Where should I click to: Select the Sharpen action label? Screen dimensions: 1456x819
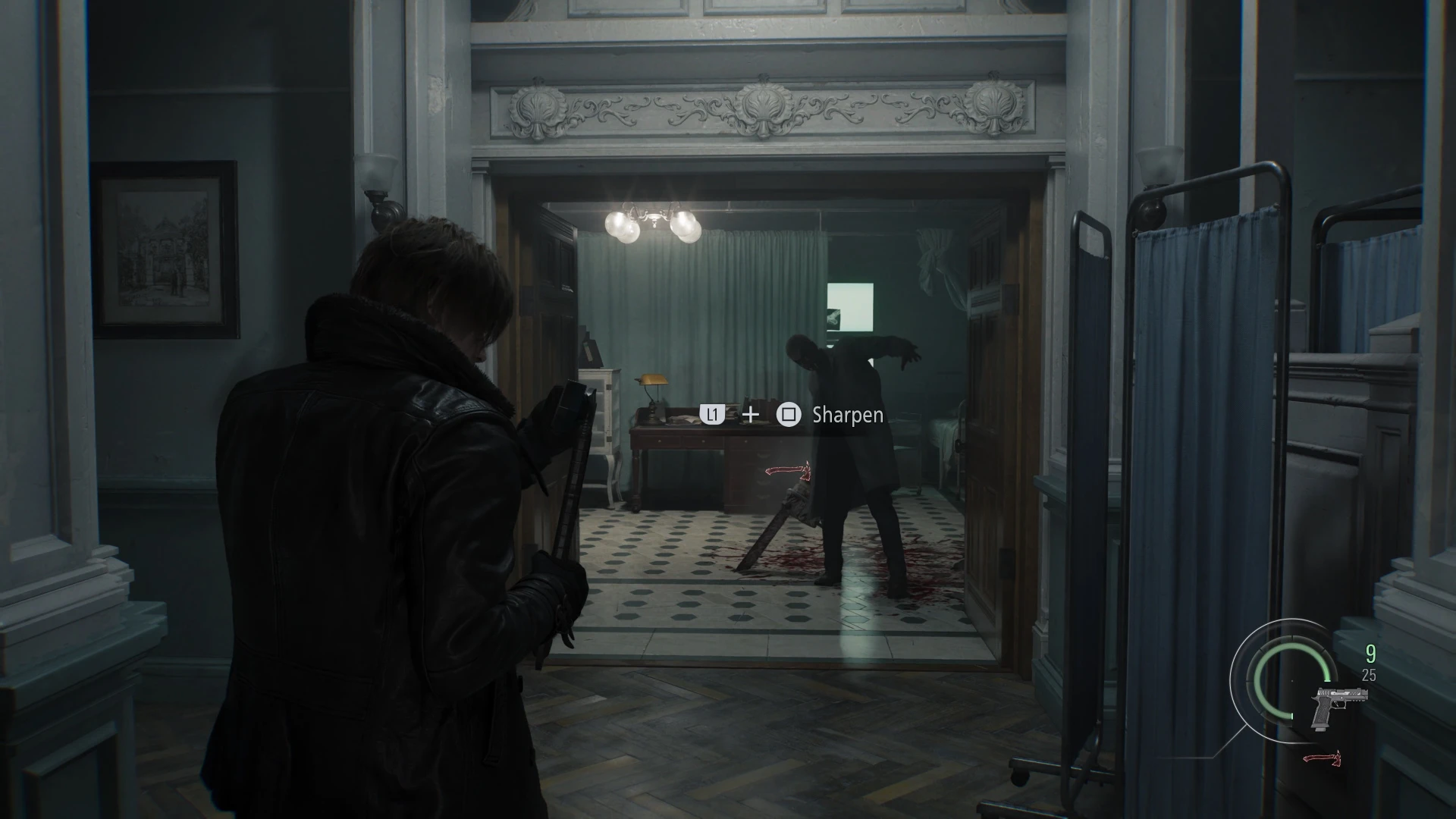click(x=846, y=416)
